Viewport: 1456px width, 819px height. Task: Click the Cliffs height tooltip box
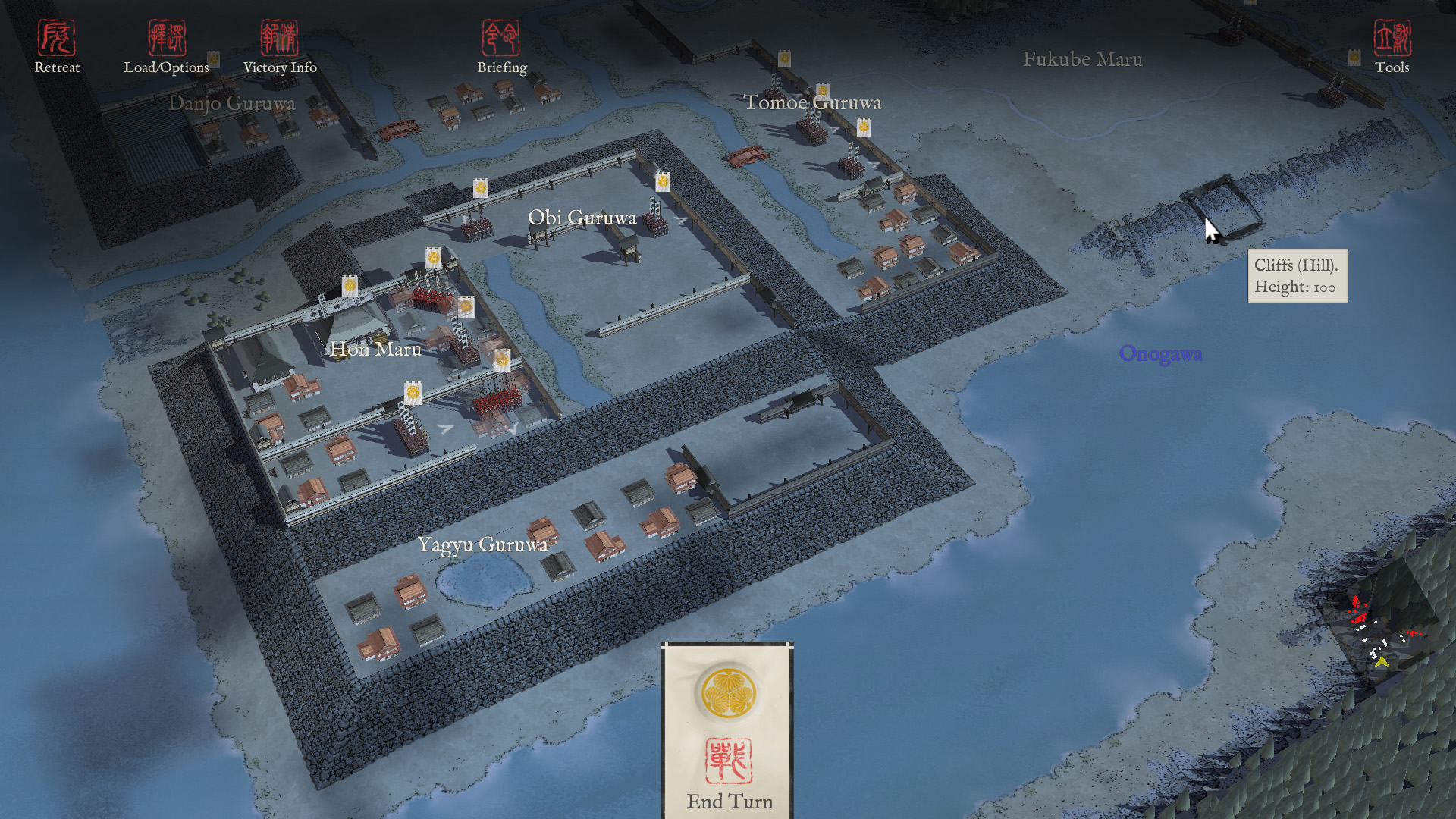click(x=1298, y=277)
